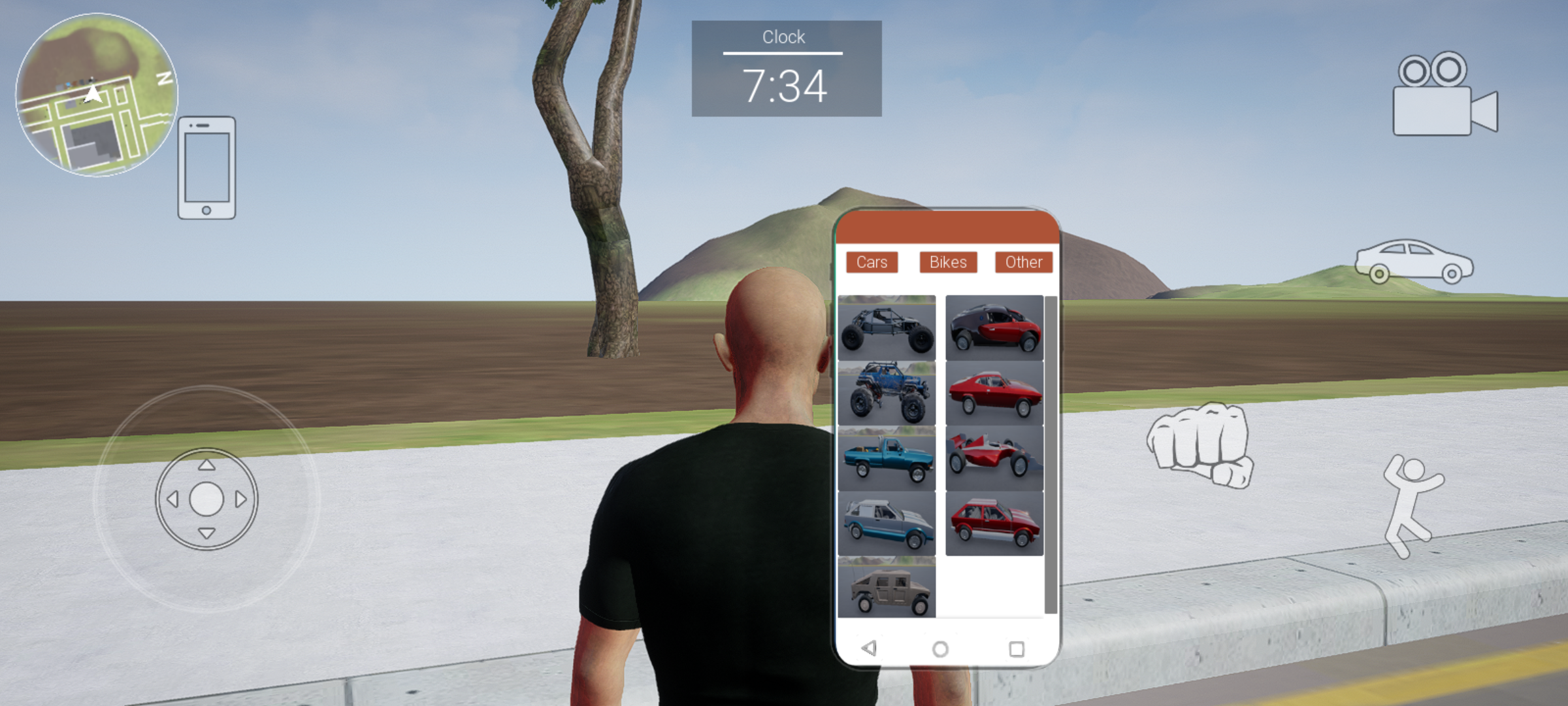This screenshot has width=1568, height=706.
Task: Switch to the Other vehicles tab
Action: 1022,263
